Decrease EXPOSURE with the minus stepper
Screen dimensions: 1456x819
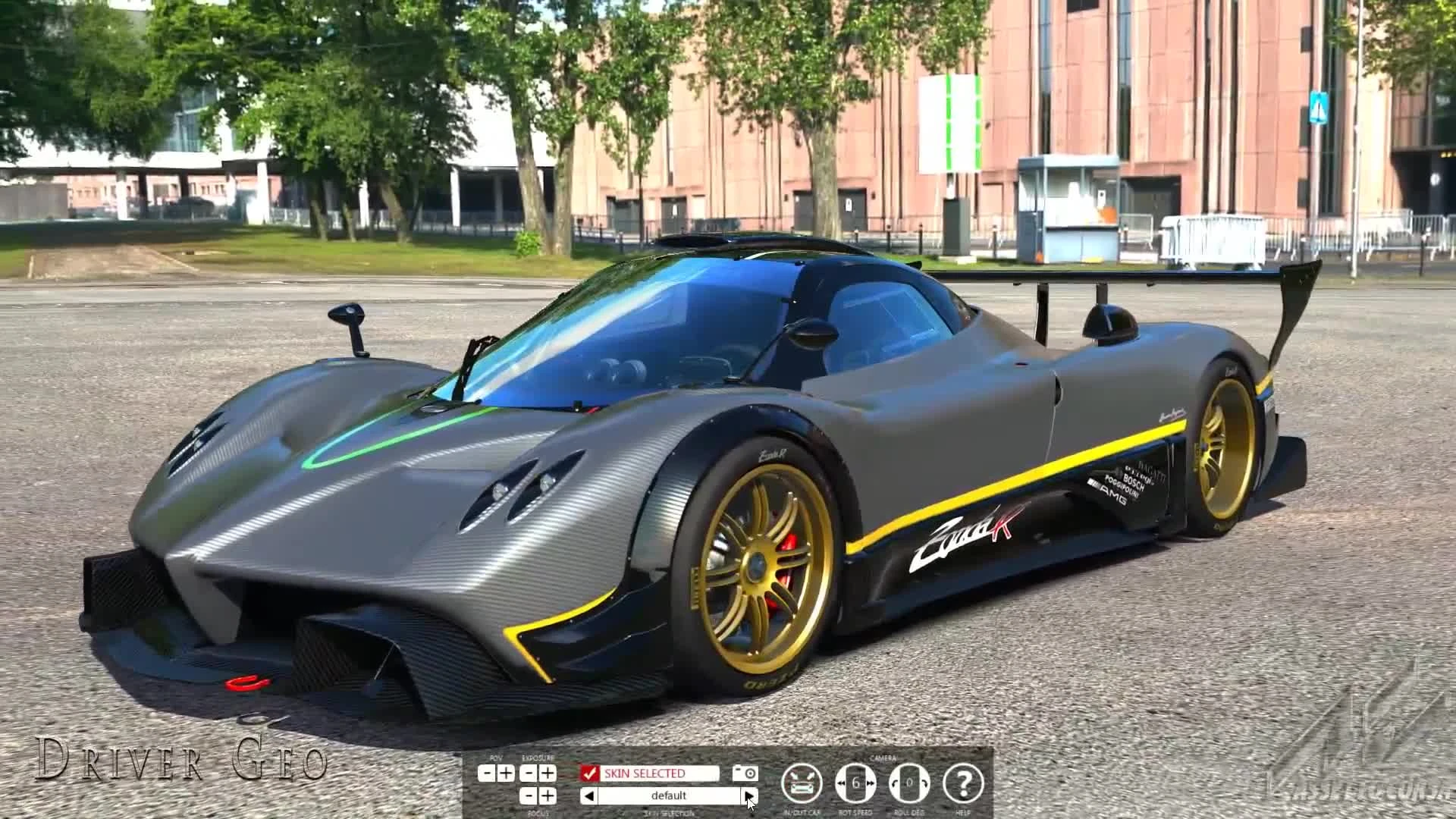(x=529, y=772)
